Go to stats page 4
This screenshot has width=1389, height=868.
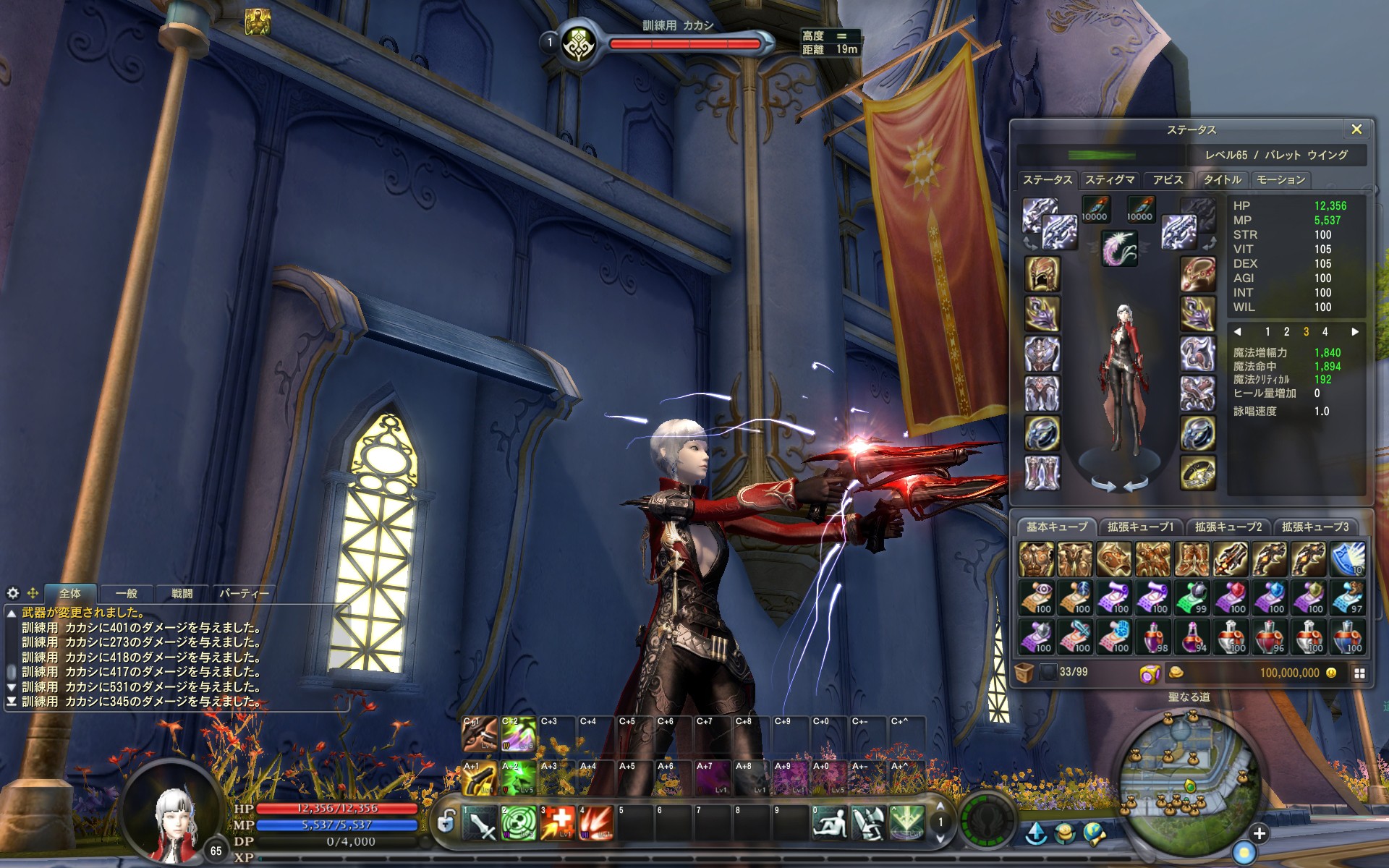[x=1325, y=332]
